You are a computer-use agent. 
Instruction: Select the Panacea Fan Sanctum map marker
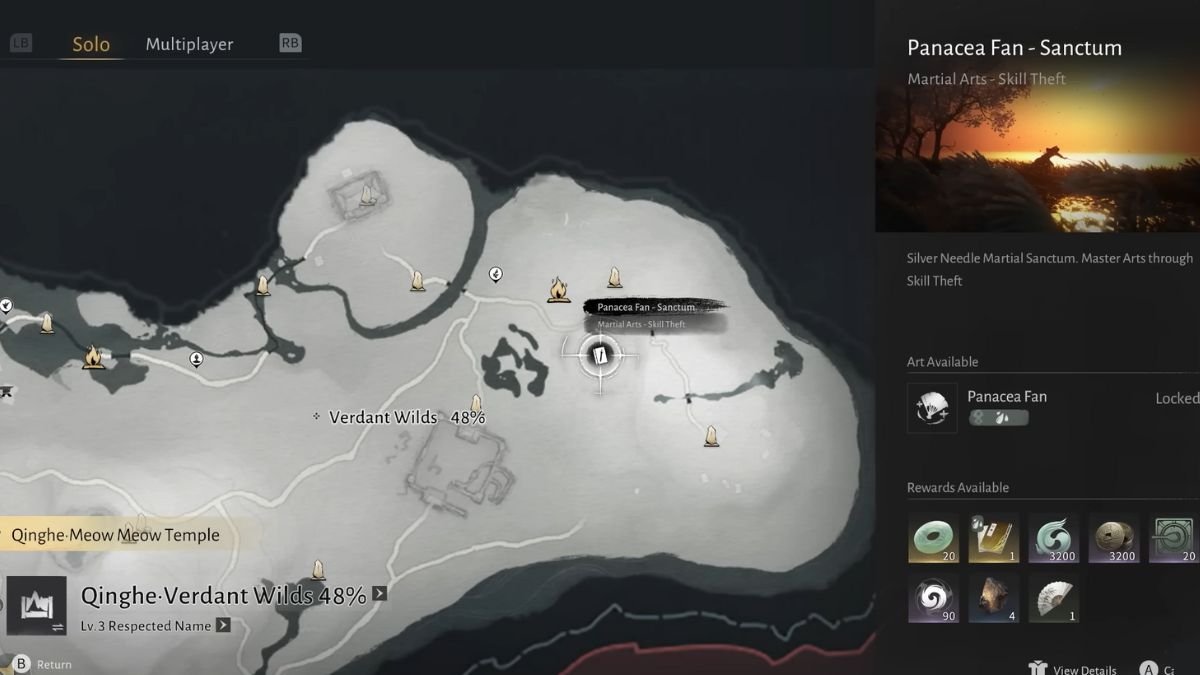tap(600, 355)
